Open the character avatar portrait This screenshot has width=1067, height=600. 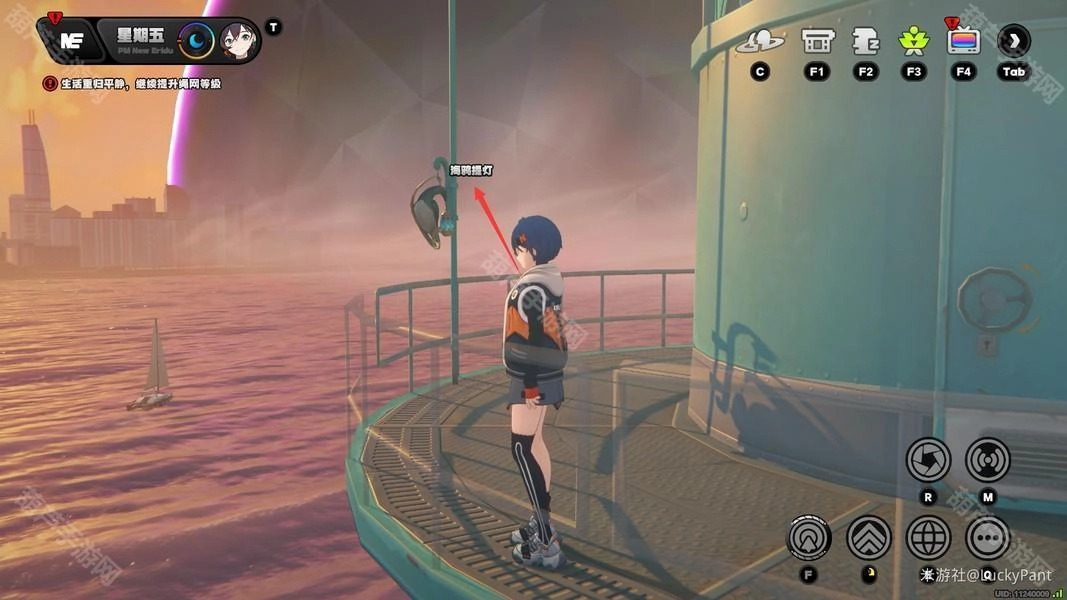pos(239,41)
